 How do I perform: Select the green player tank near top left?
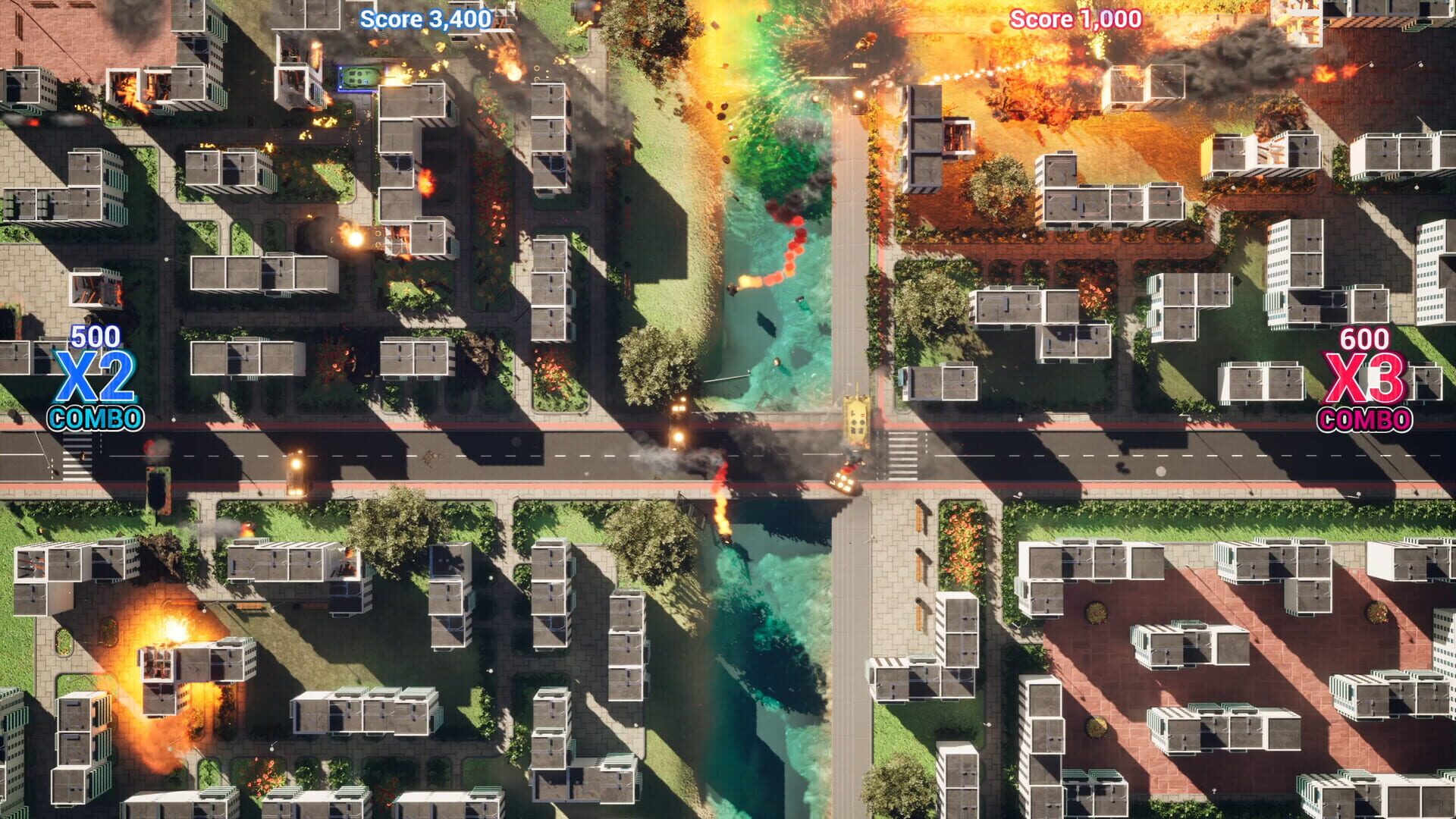pyautogui.click(x=360, y=77)
